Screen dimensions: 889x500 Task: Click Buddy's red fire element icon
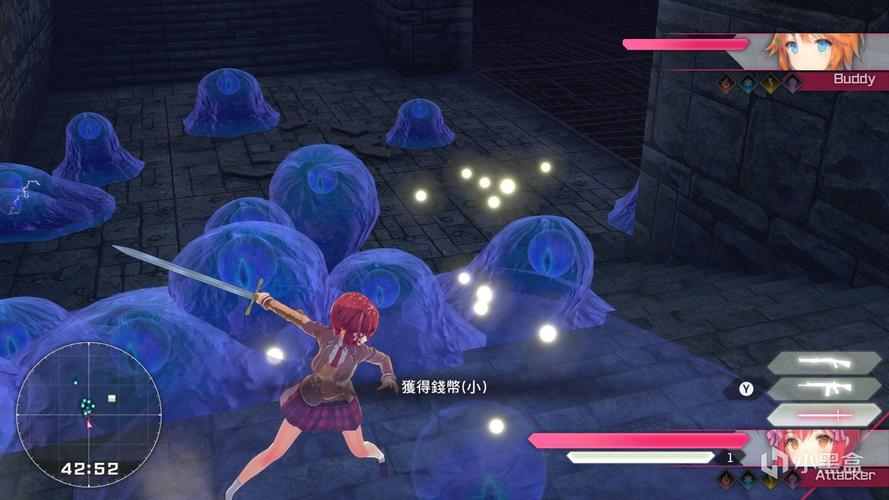point(727,85)
